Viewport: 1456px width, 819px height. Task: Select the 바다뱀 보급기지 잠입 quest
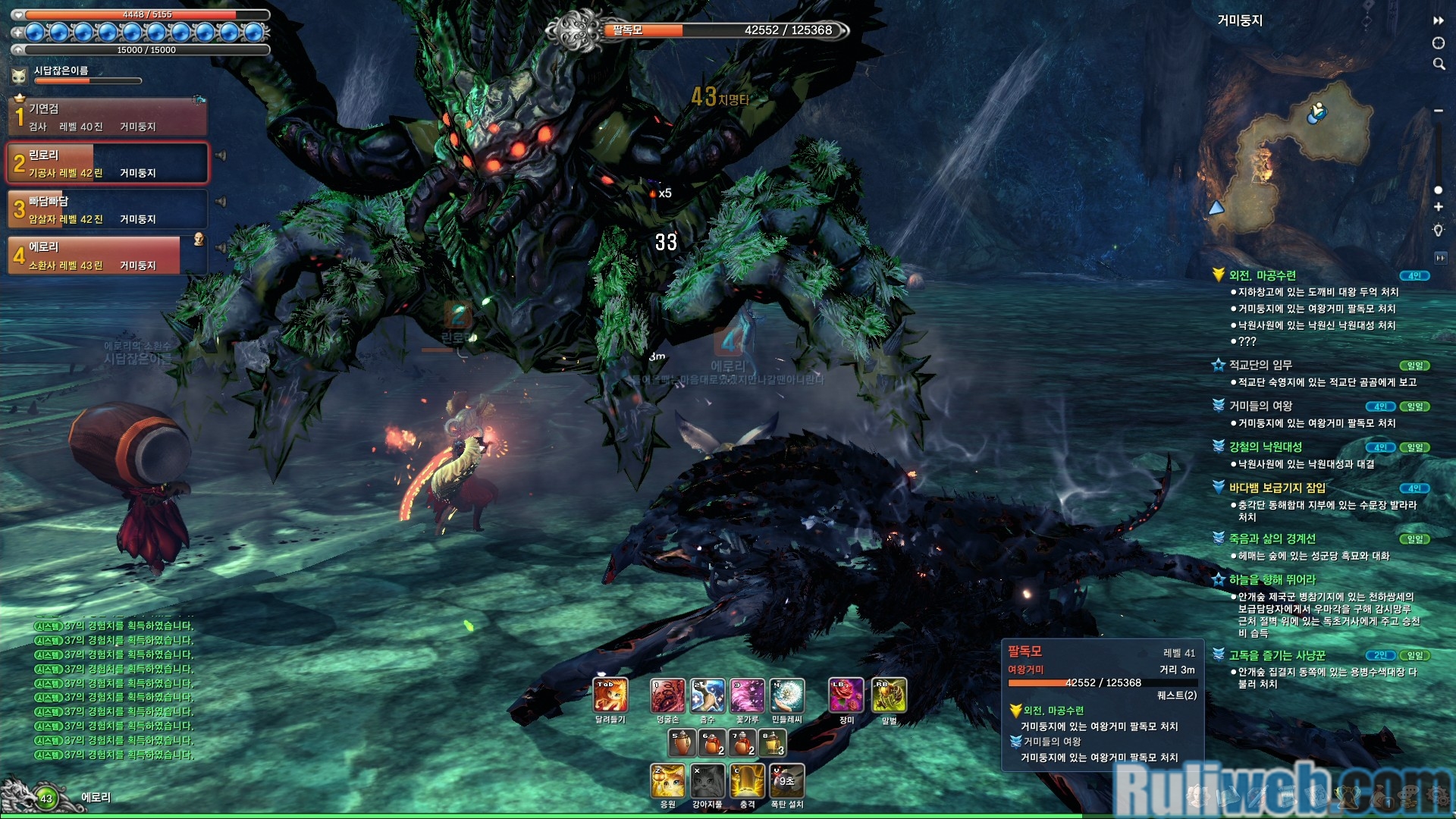1277,488
